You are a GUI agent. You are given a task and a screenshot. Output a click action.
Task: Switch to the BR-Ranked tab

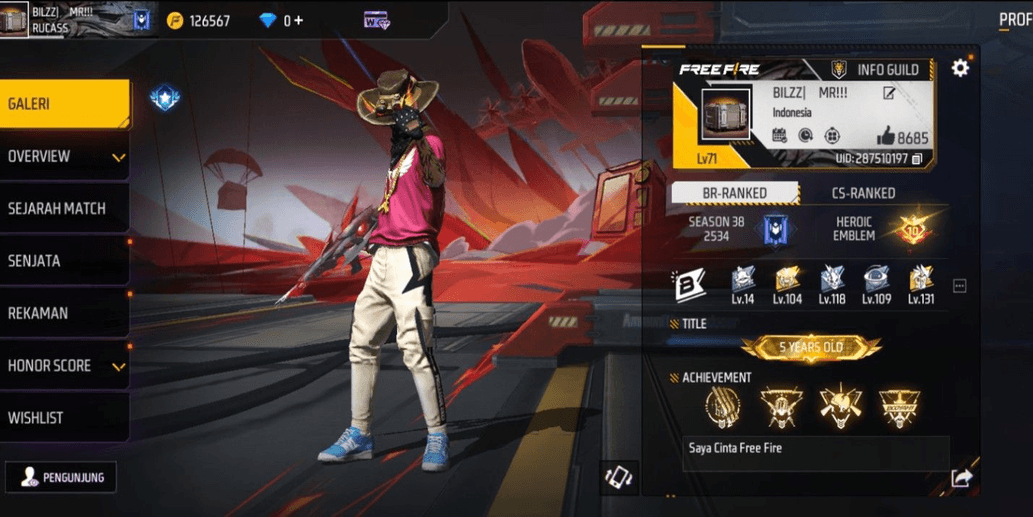(734, 193)
